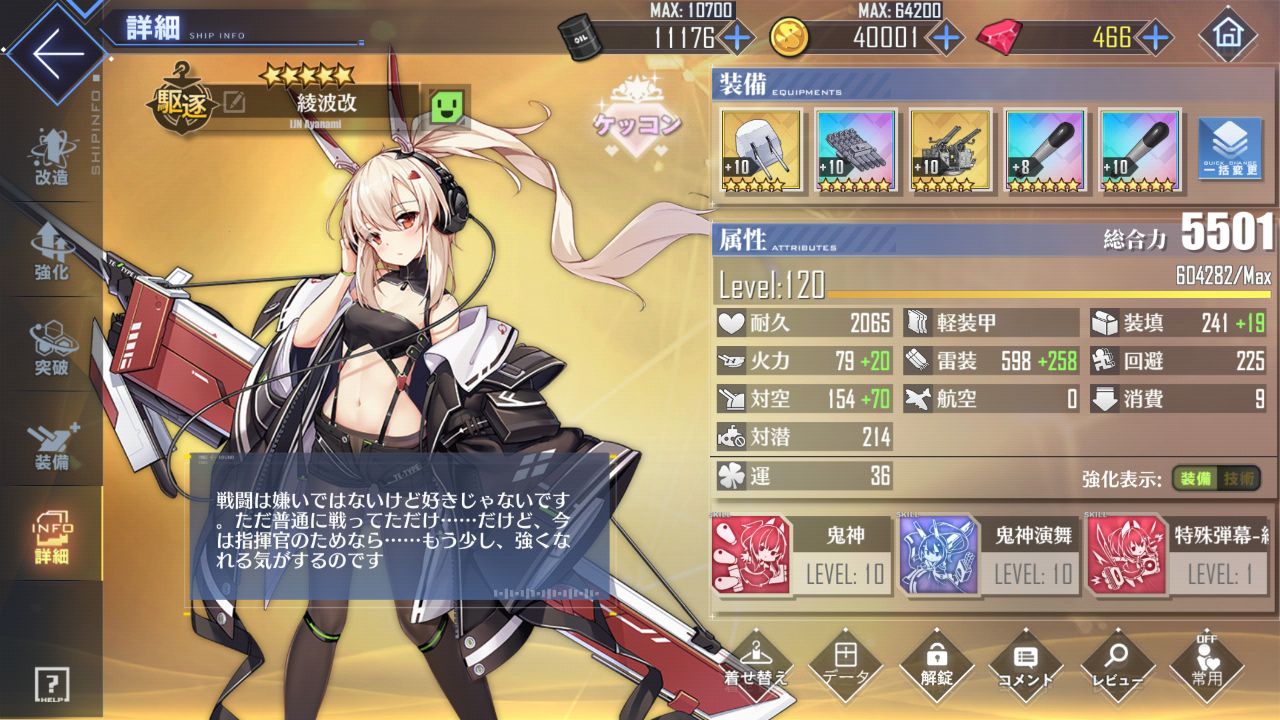
Task: Edit the ship name with pencil icon
Action: pos(234,101)
